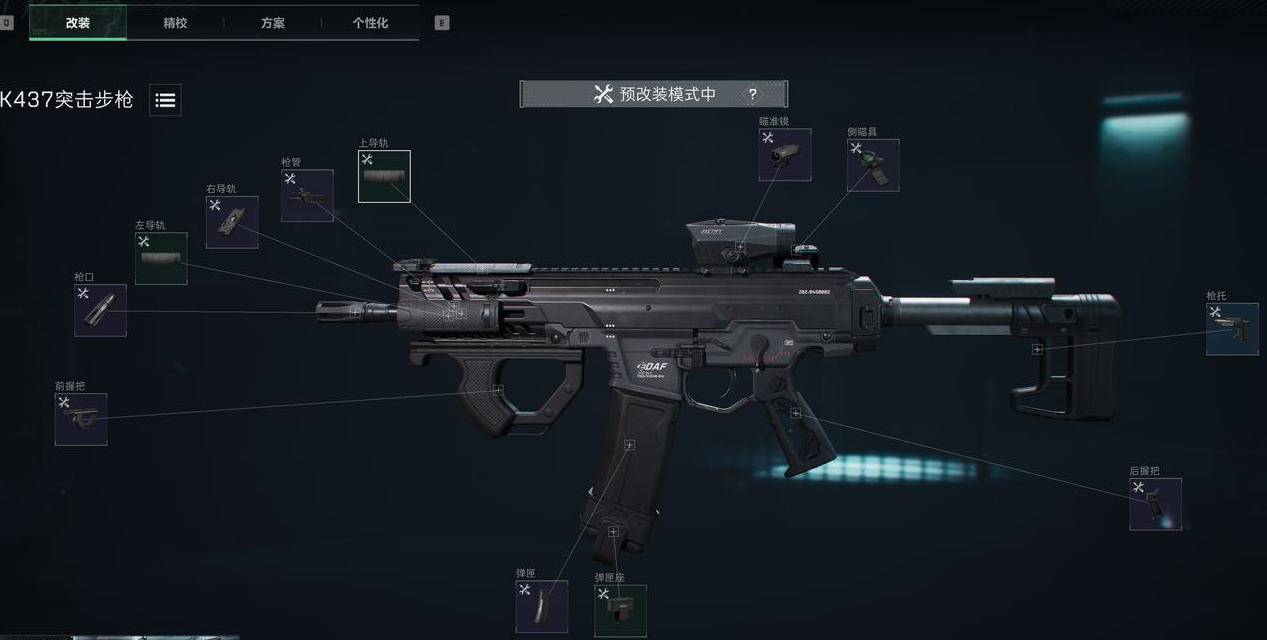Image resolution: width=1267 pixels, height=640 pixels.
Task: Click the question mark help icon
Action: coord(753,95)
